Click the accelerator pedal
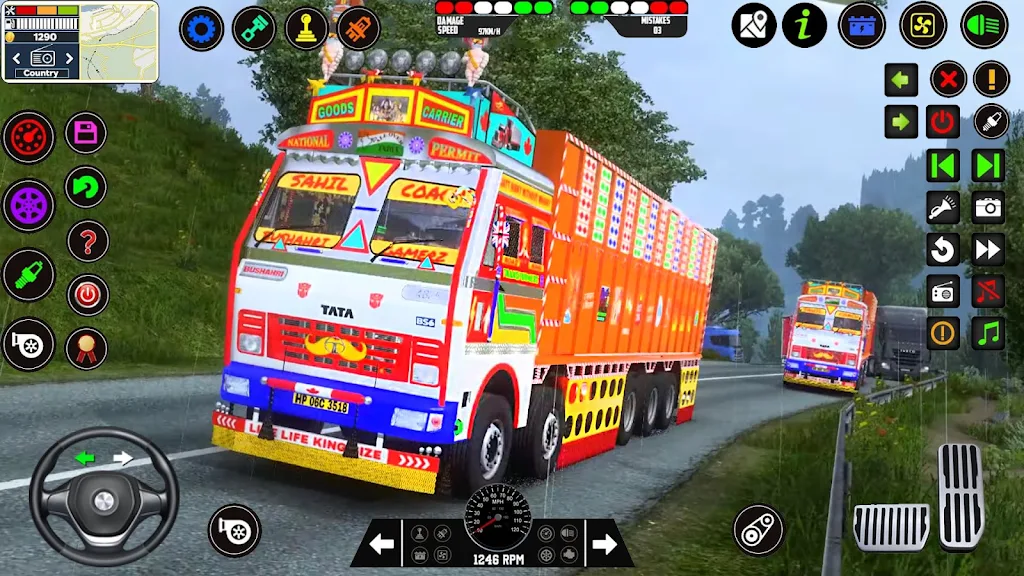Image resolution: width=1024 pixels, height=576 pixels. pos(960,496)
